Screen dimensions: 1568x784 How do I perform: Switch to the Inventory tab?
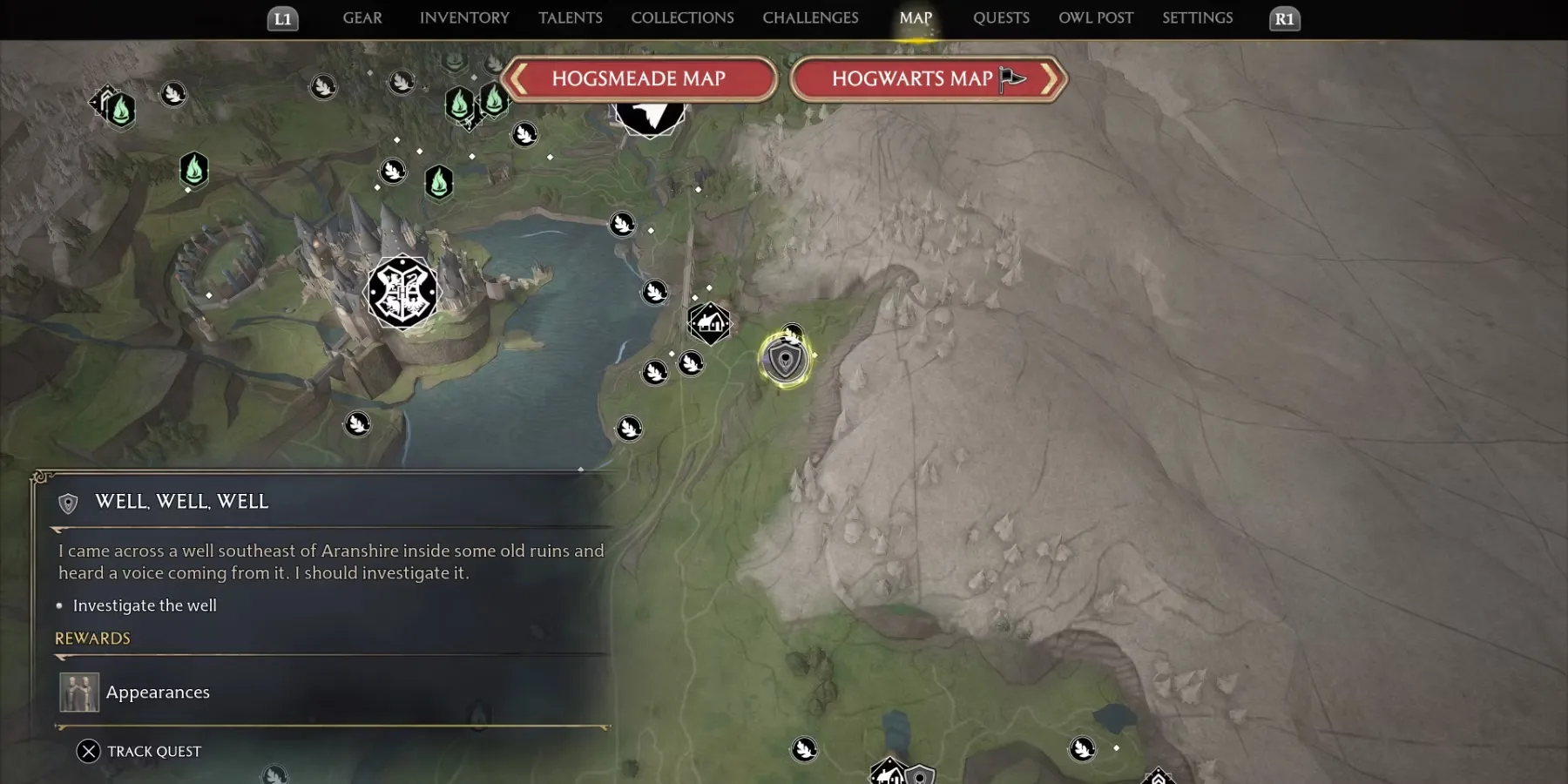point(464,18)
